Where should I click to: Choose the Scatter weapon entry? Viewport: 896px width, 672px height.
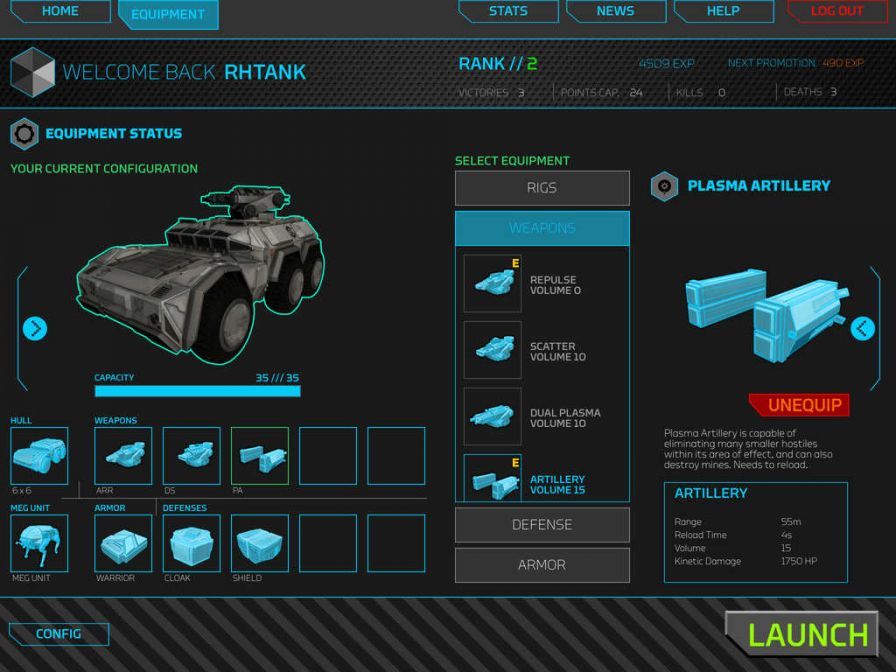pos(542,351)
